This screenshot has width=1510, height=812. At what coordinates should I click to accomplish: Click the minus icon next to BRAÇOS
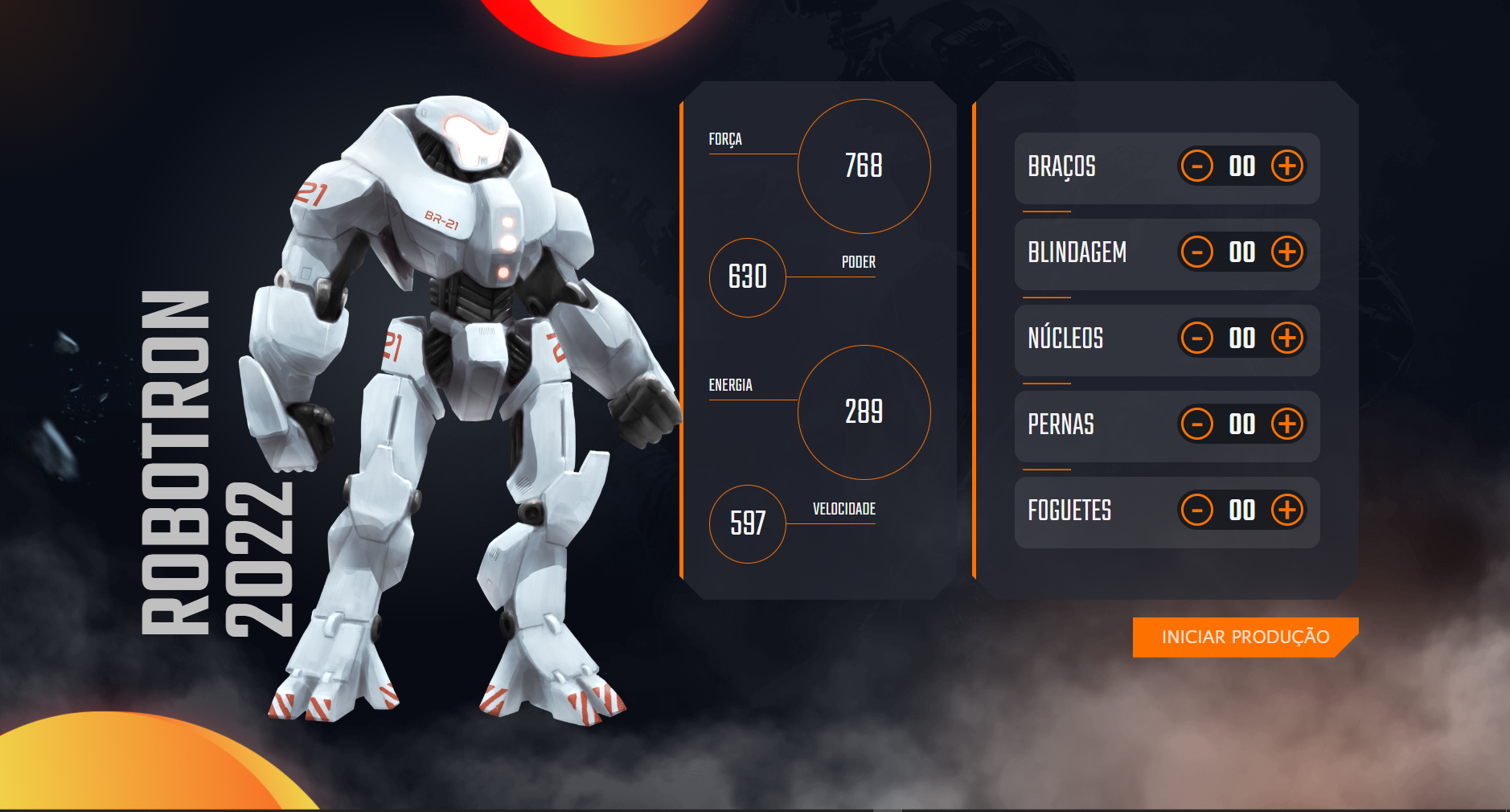coord(1197,167)
